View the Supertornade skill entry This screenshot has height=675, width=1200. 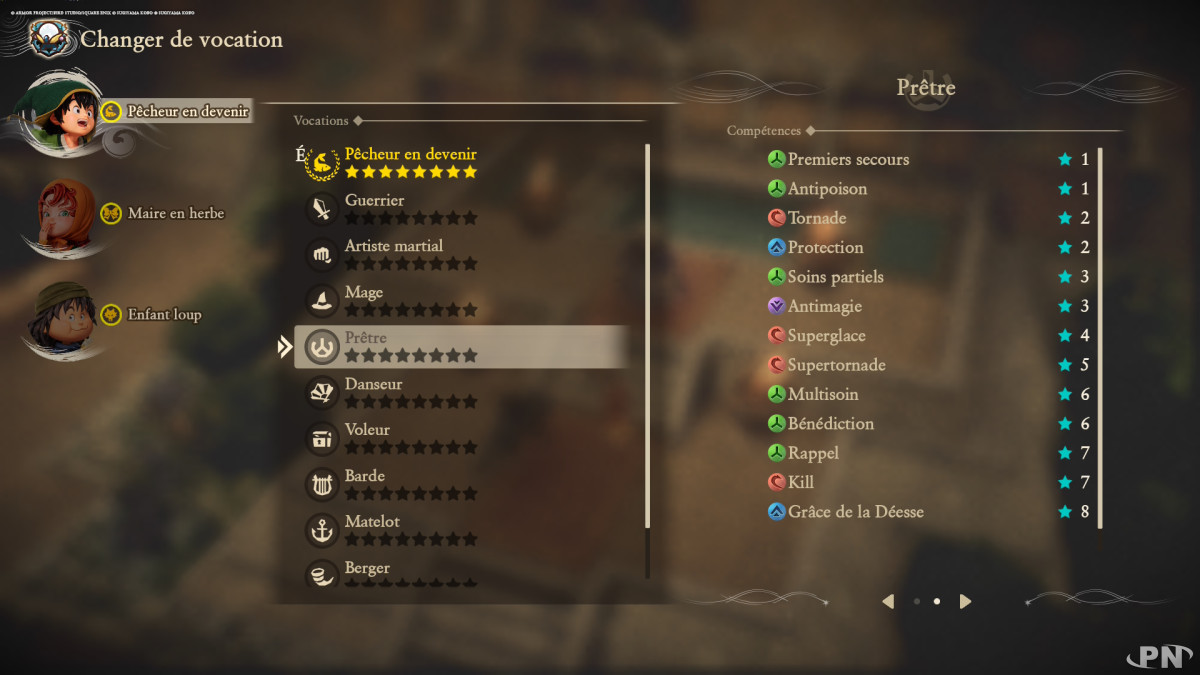(836, 365)
